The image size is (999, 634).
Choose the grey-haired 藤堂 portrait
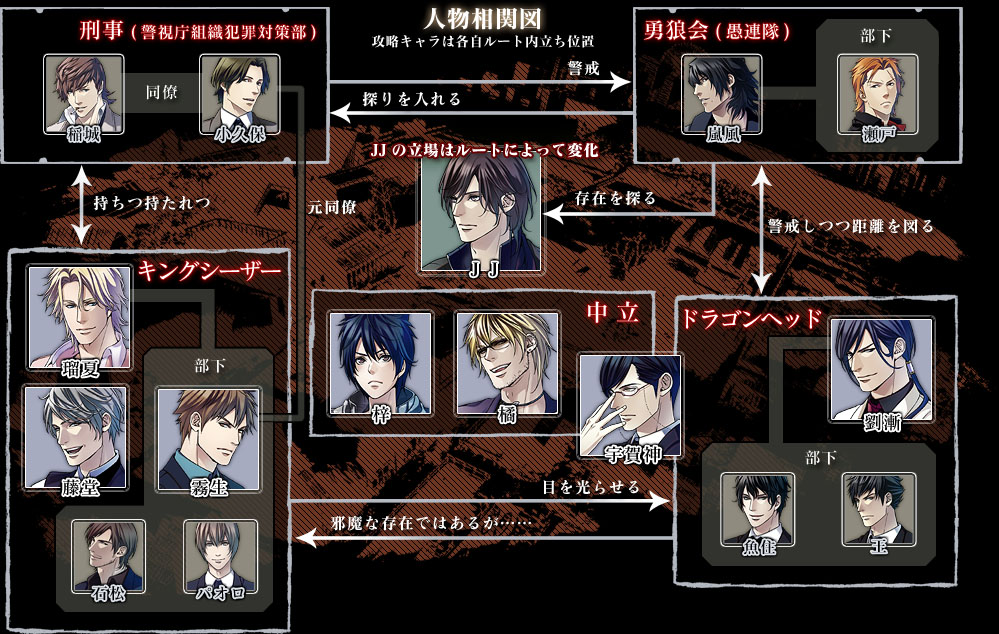[77, 437]
